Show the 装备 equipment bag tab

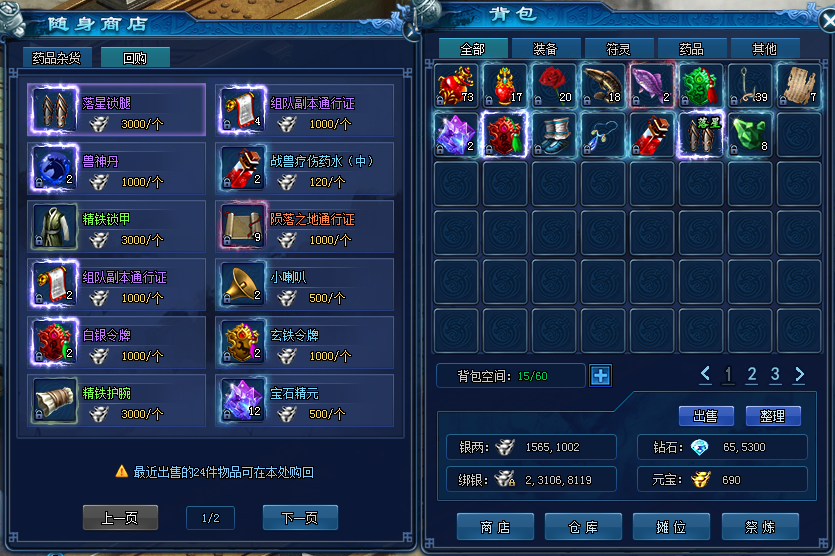pos(546,48)
